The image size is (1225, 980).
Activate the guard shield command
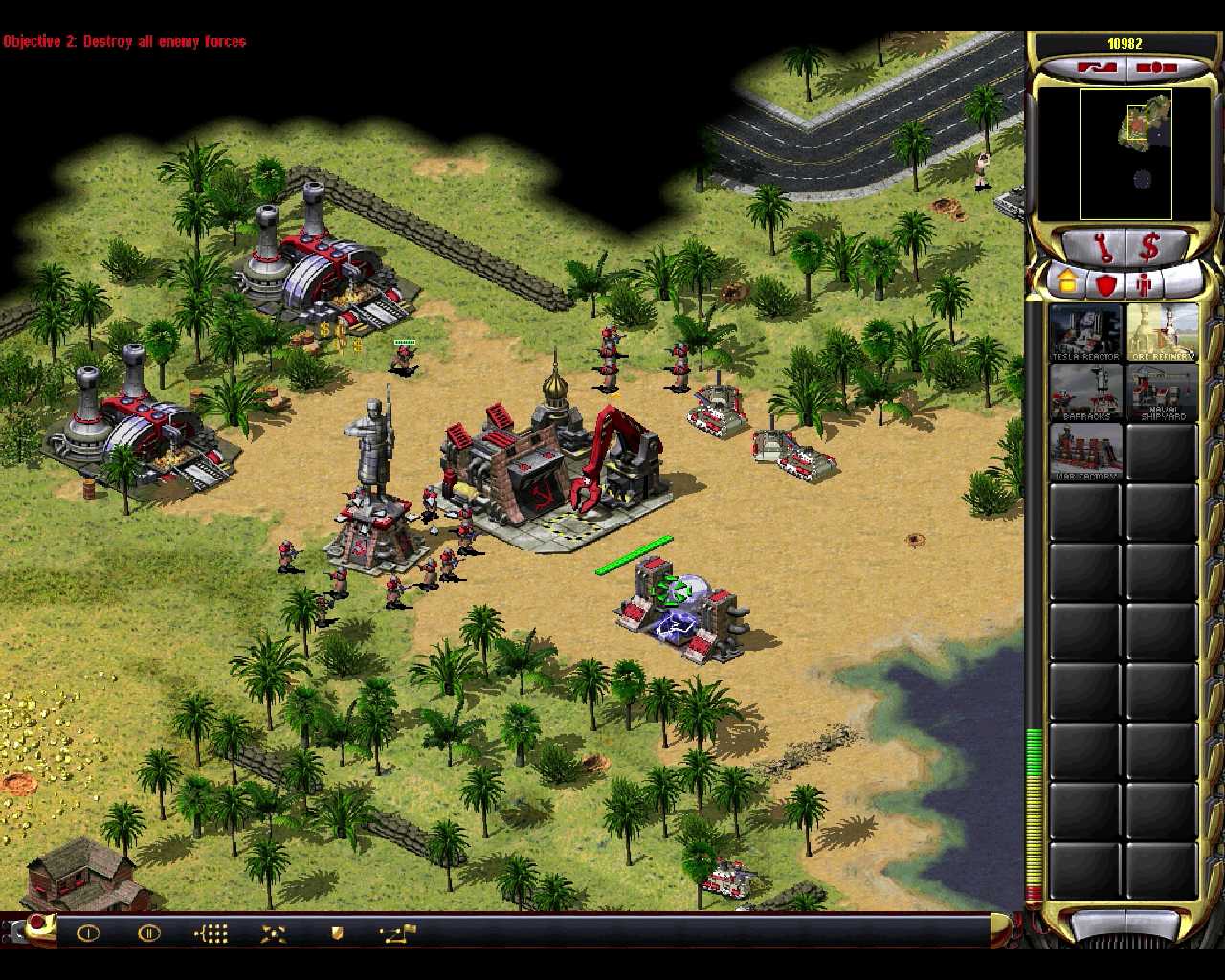click(336, 933)
